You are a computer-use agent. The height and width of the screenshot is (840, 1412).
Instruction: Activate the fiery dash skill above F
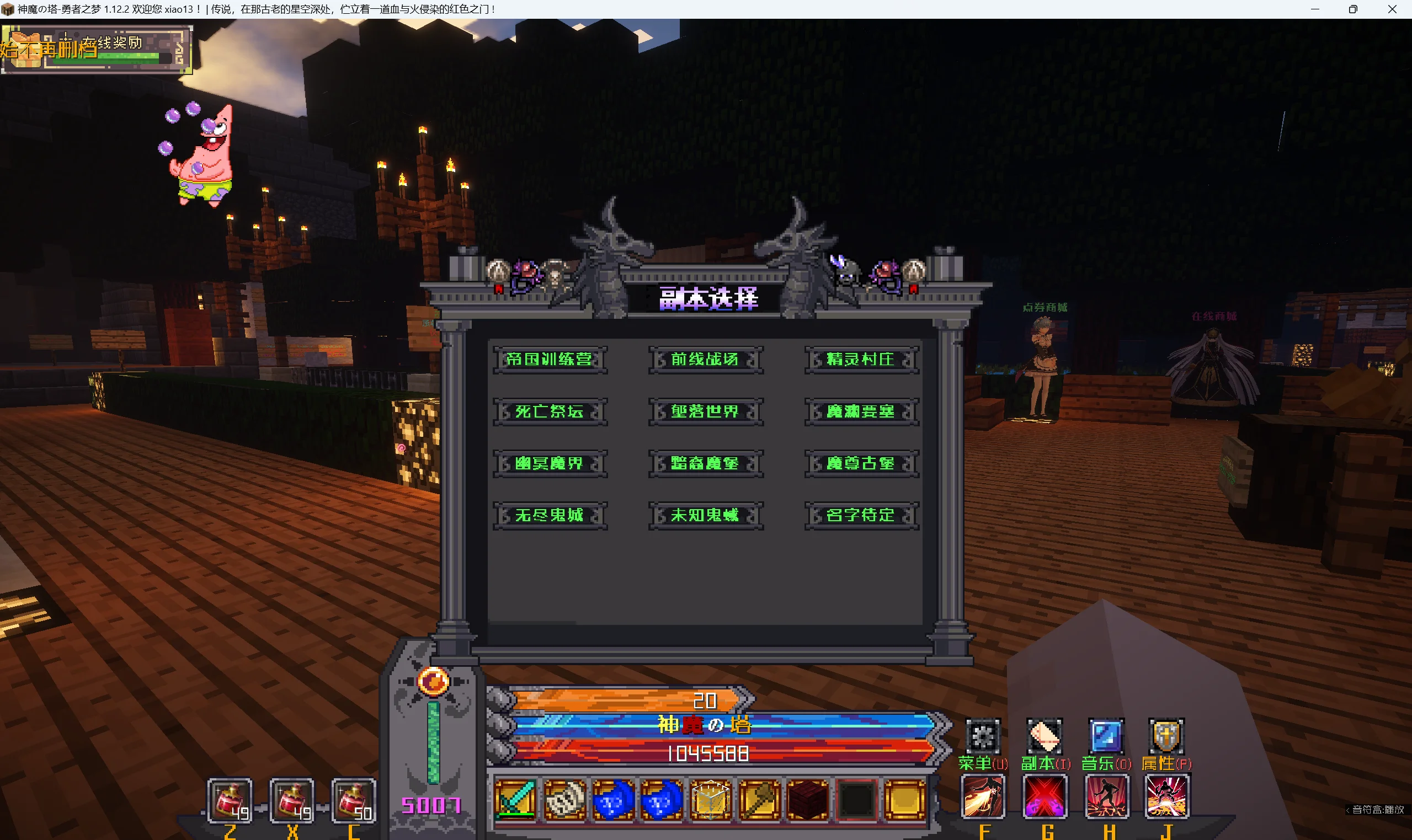click(983, 797)
